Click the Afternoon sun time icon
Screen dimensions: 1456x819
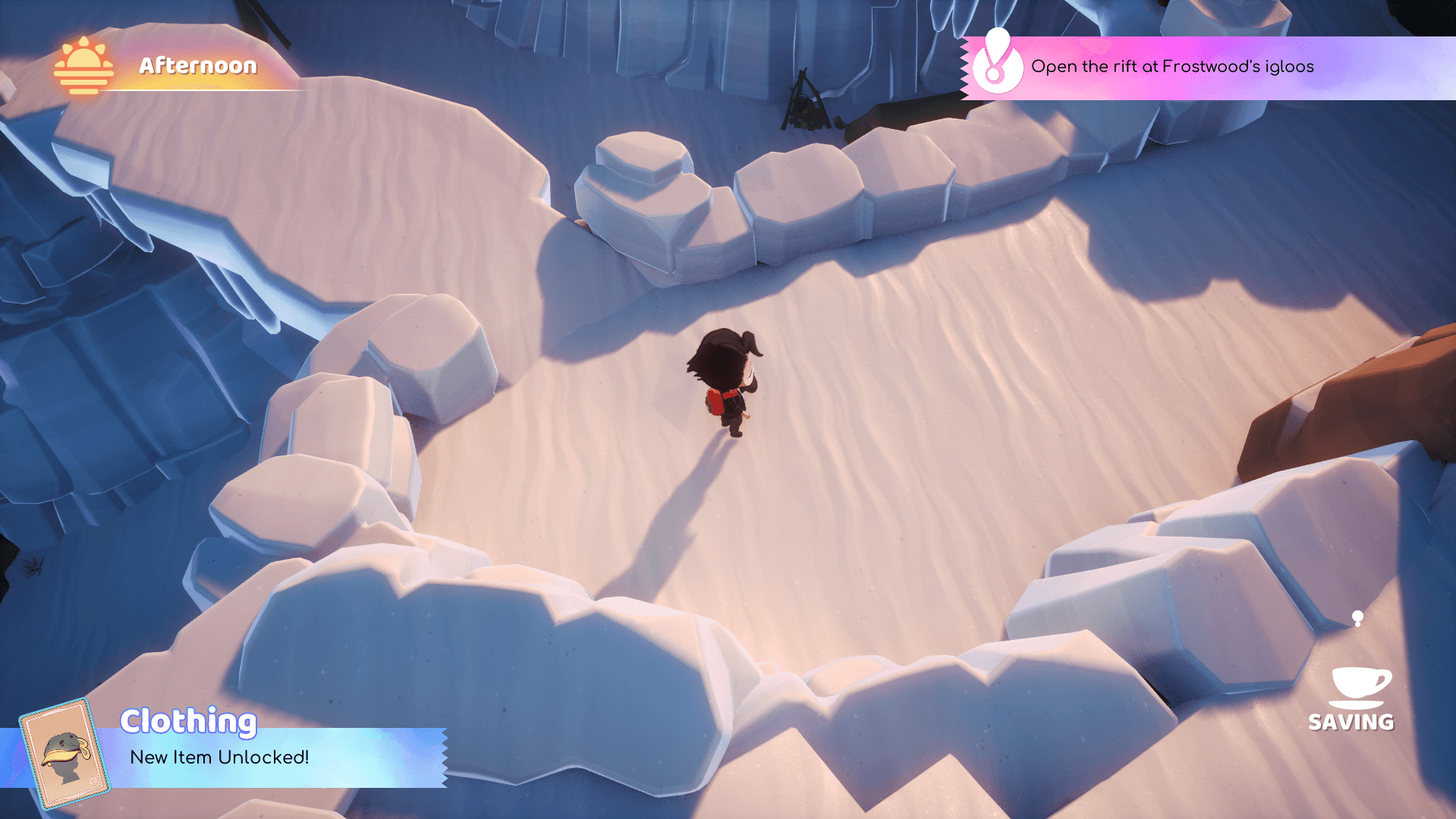click(x=83, y=67)
